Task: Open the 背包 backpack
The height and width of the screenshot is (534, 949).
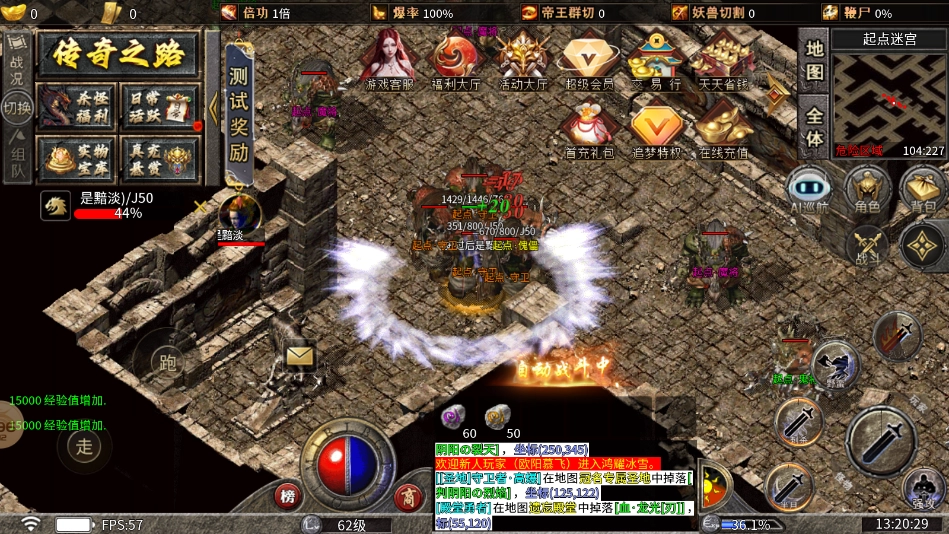Action: coord(923,188)
